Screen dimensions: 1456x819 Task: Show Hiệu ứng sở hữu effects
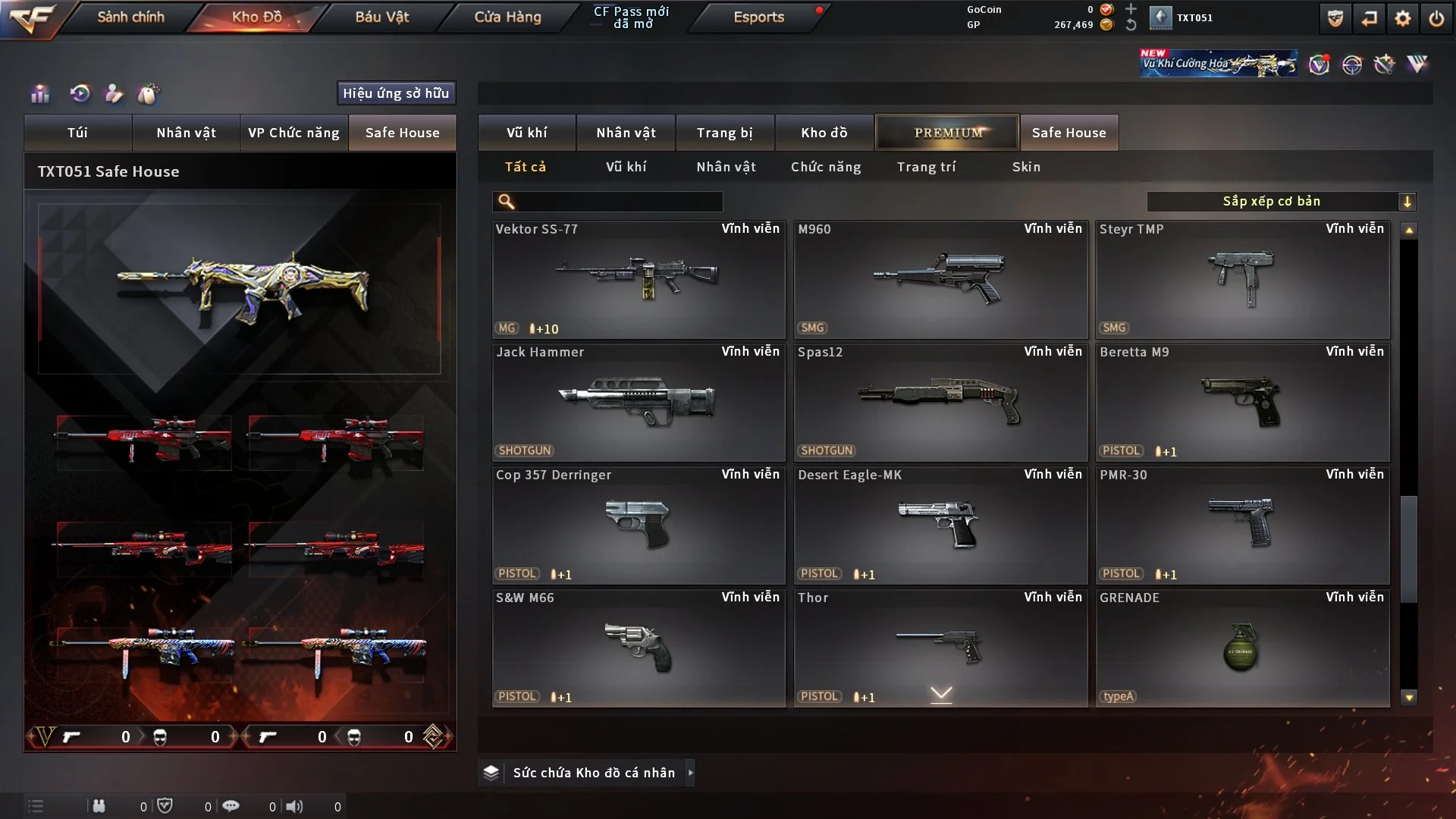(x=396, y=93)
